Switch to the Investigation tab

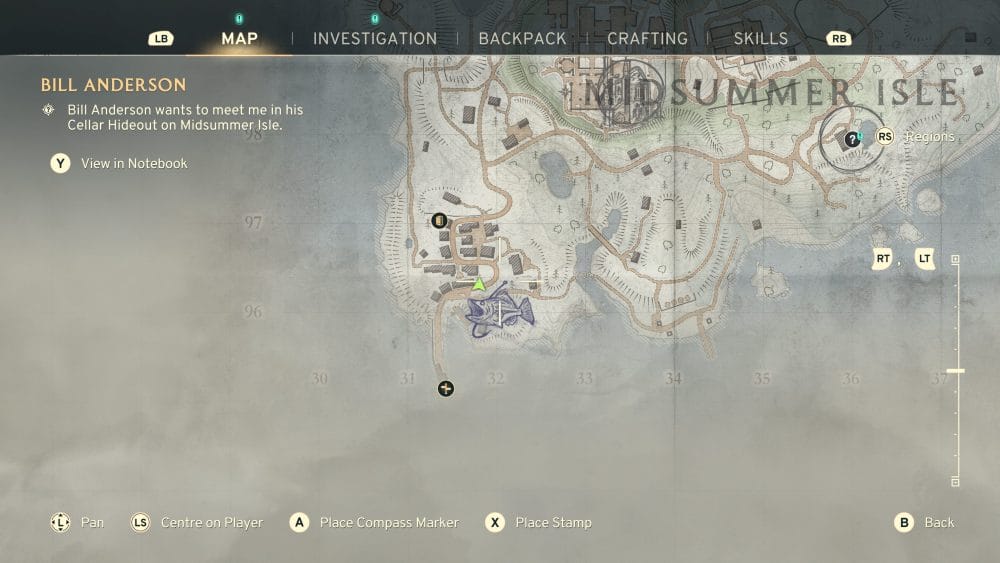coord(374,39)
